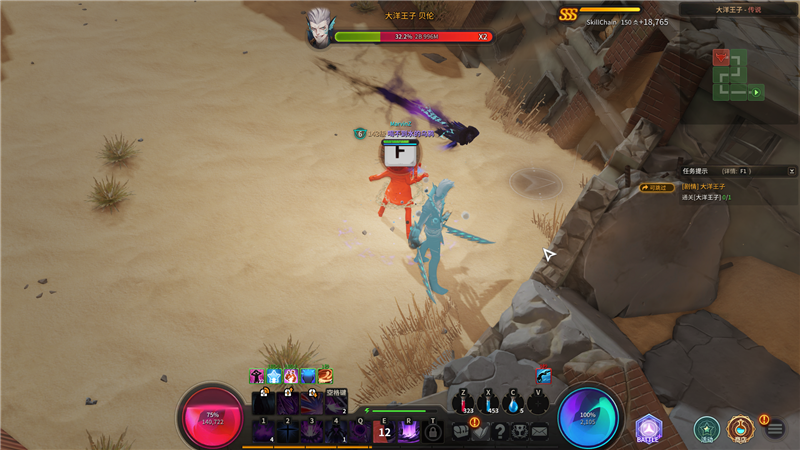Open the three-line main menu
800x450 pixels.
coord(774,430)
